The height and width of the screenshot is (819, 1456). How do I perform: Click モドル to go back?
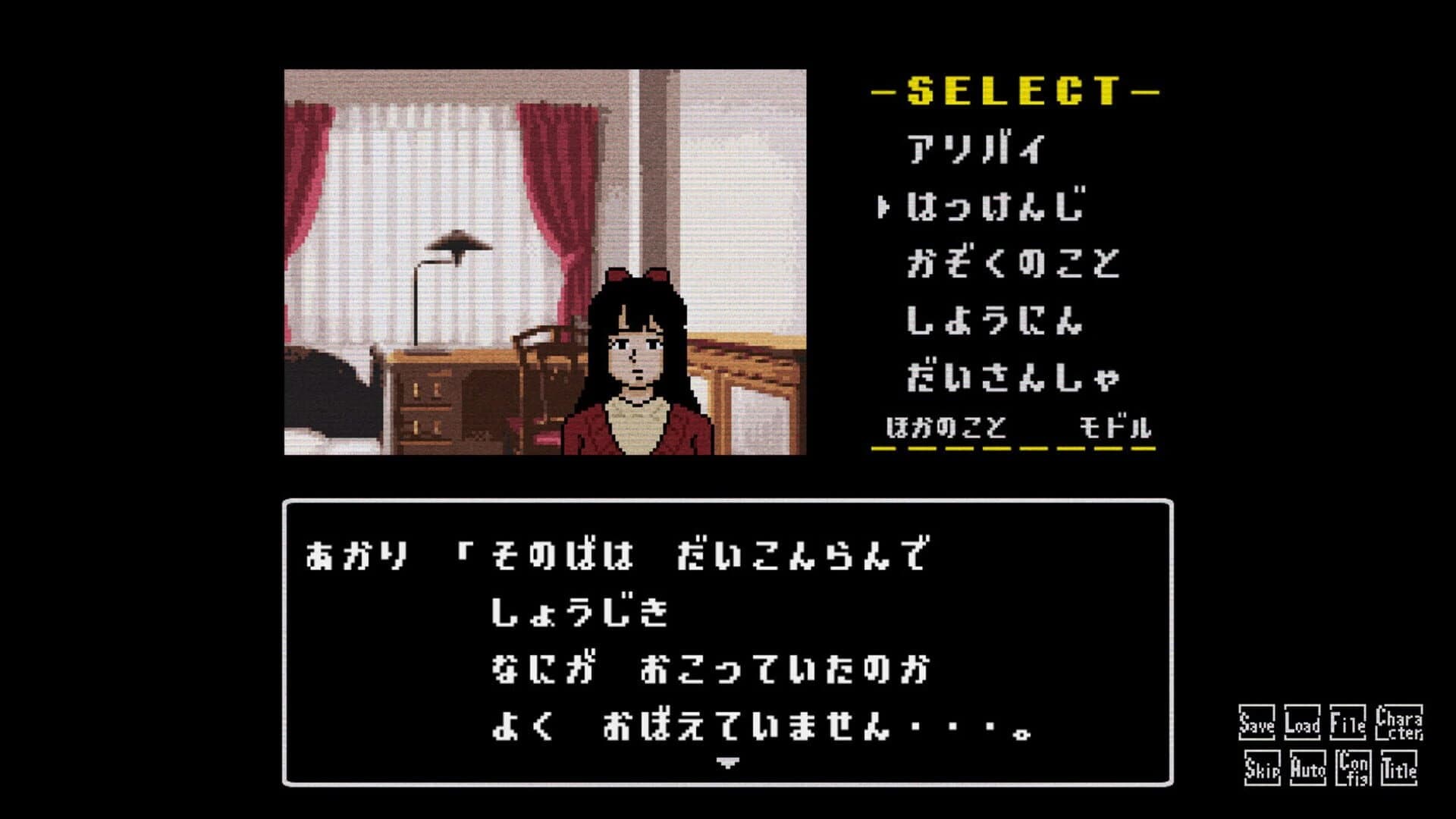point(1115,428)
